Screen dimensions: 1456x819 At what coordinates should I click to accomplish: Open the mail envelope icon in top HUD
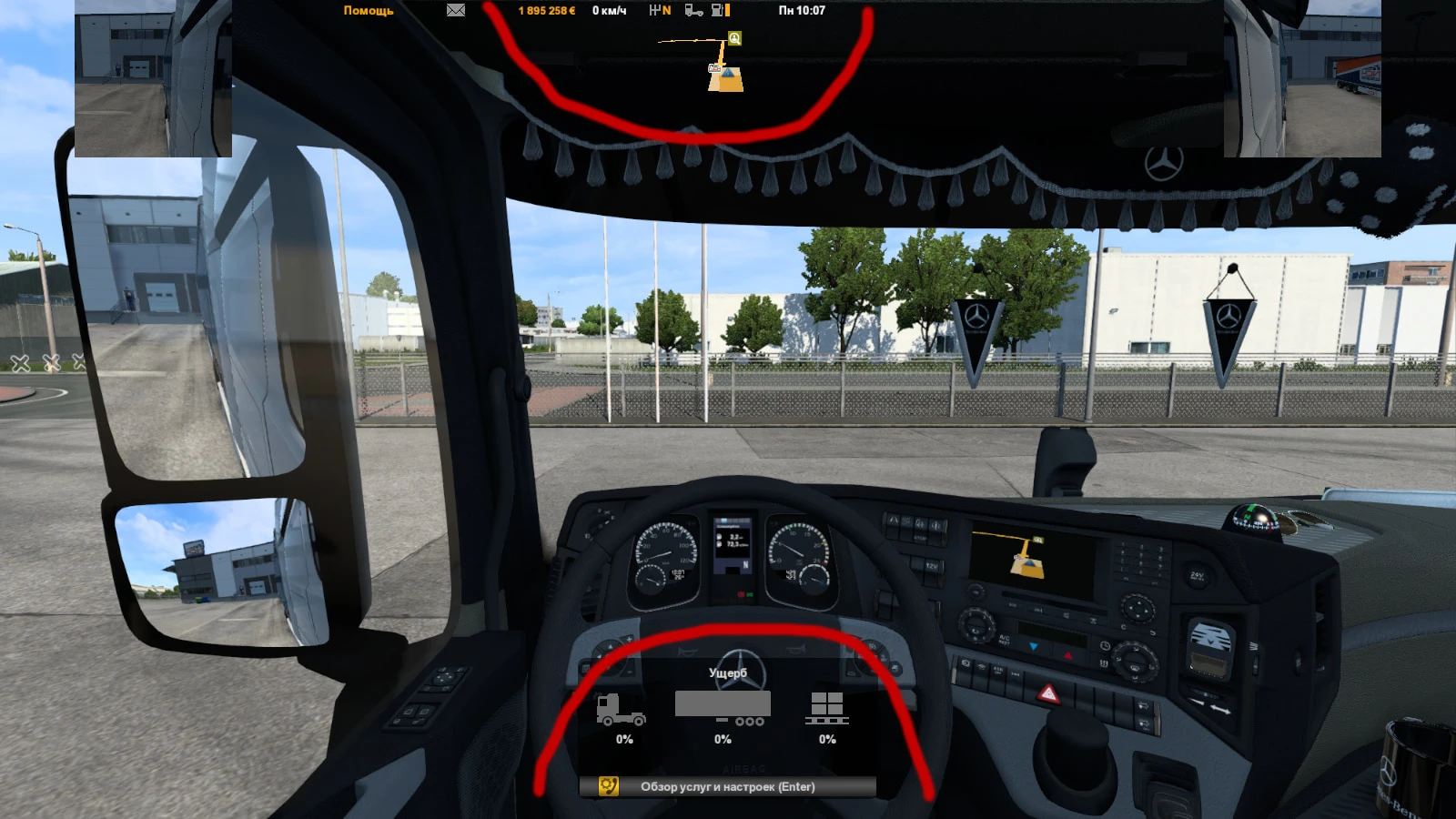(456, 10)
